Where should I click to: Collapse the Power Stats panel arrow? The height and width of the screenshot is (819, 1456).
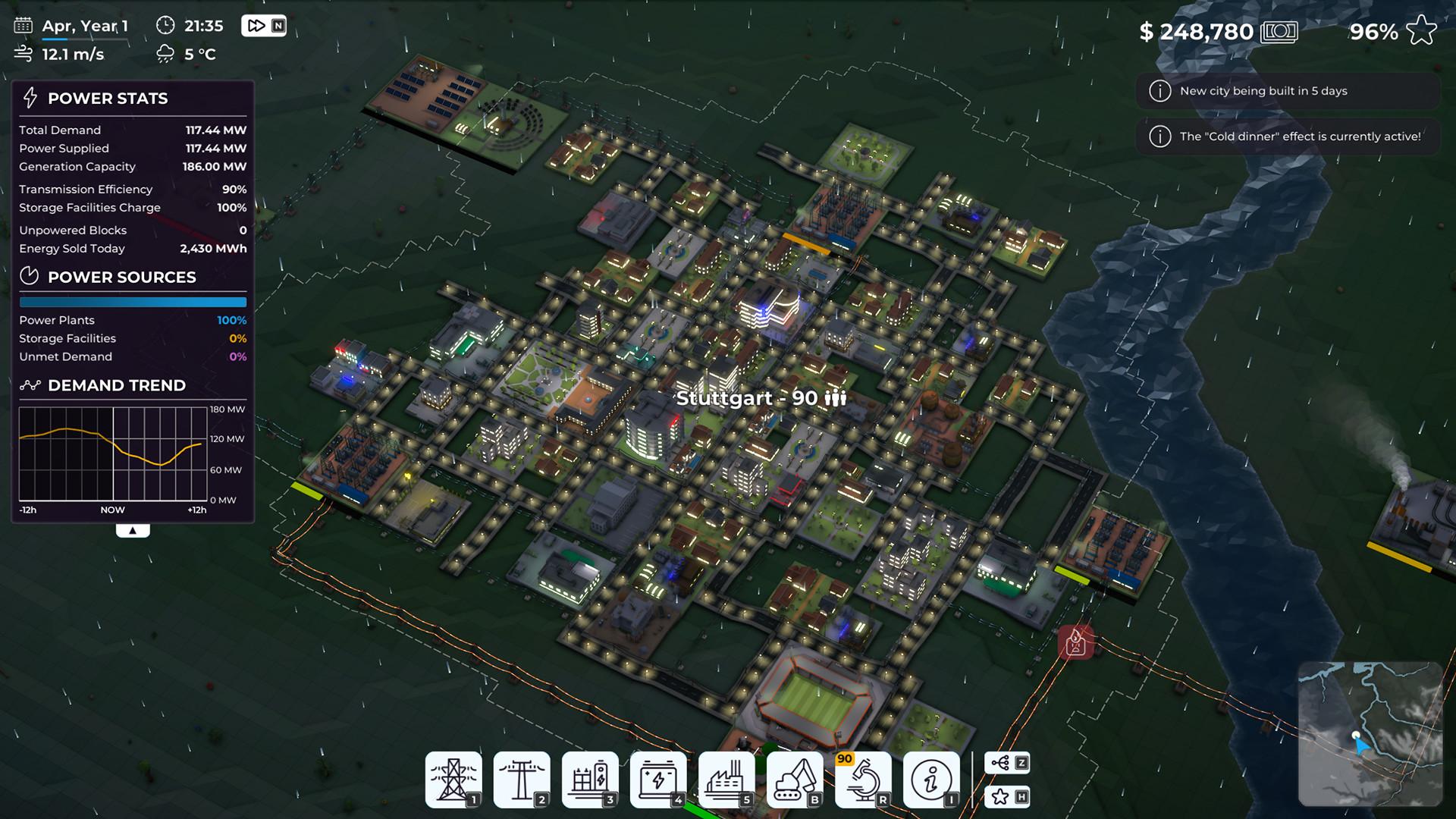(133, 531)
